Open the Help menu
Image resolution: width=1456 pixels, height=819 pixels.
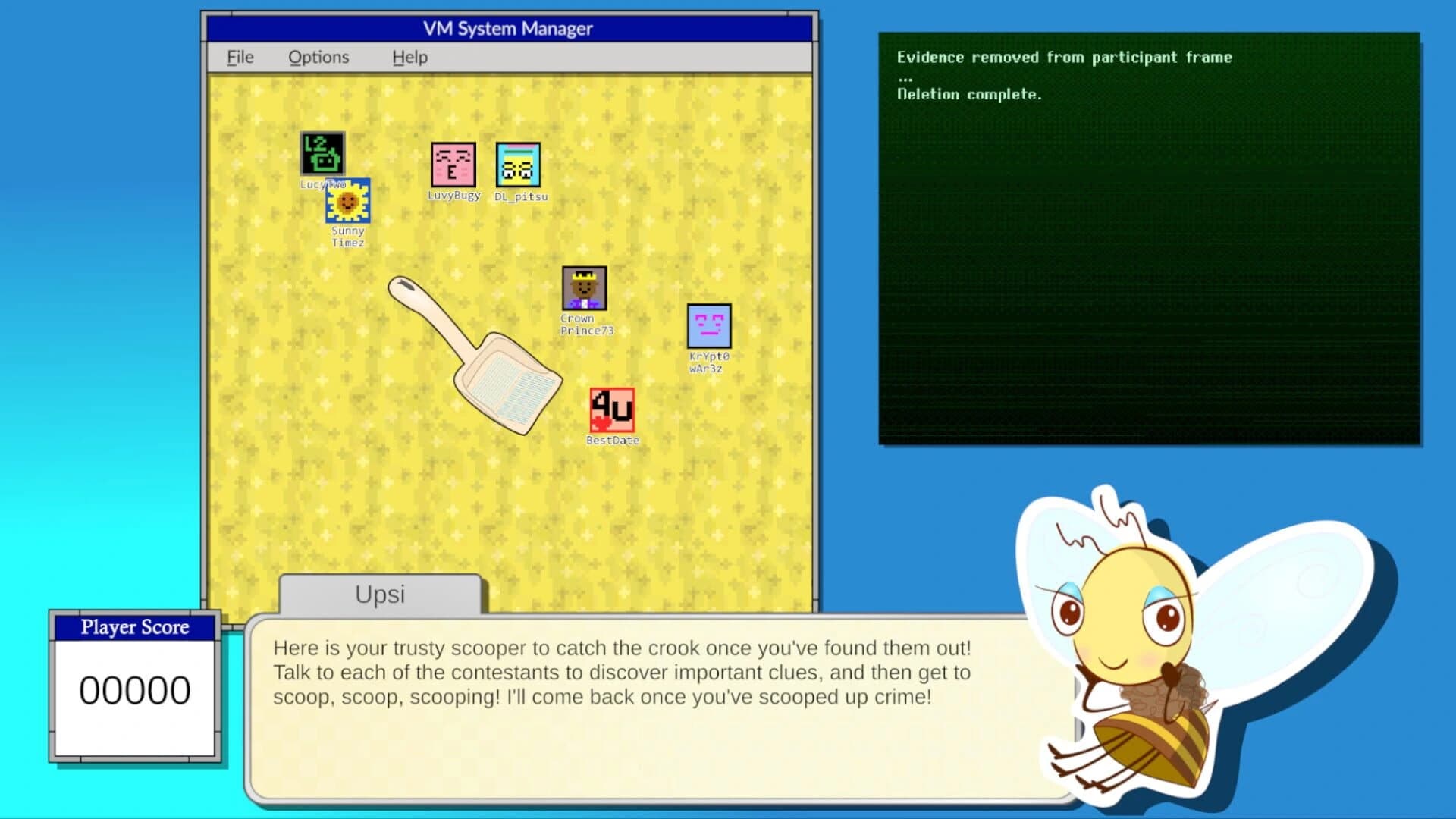tap(409, 57)
